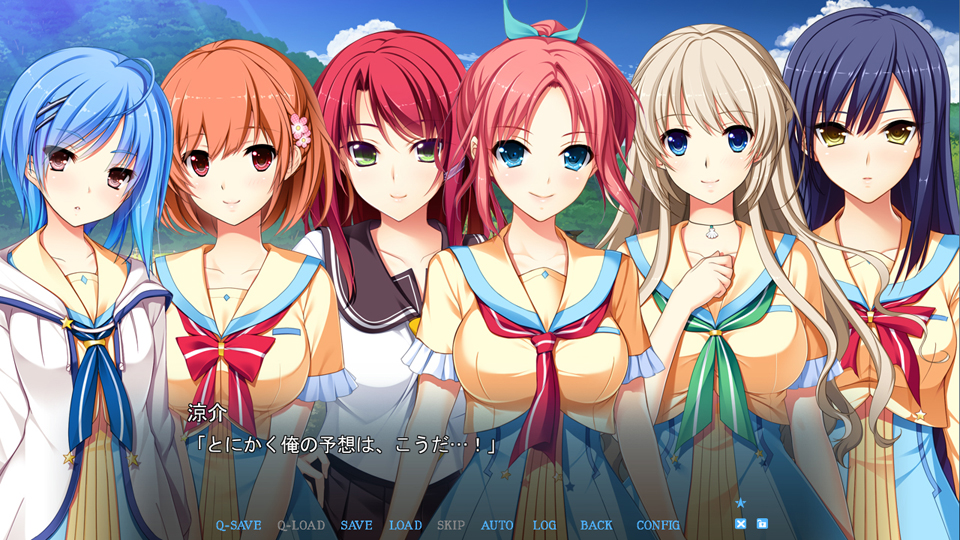The width and height of the screenshot is (960, 540).
Task: Toggle AUTO text advance
Action: [497, 525]
